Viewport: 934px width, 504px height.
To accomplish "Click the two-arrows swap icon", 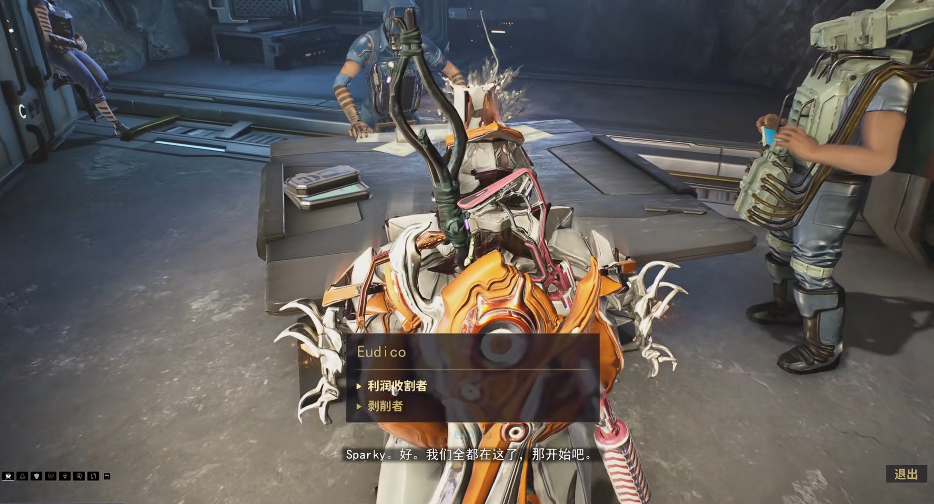I will coord(93,476).
